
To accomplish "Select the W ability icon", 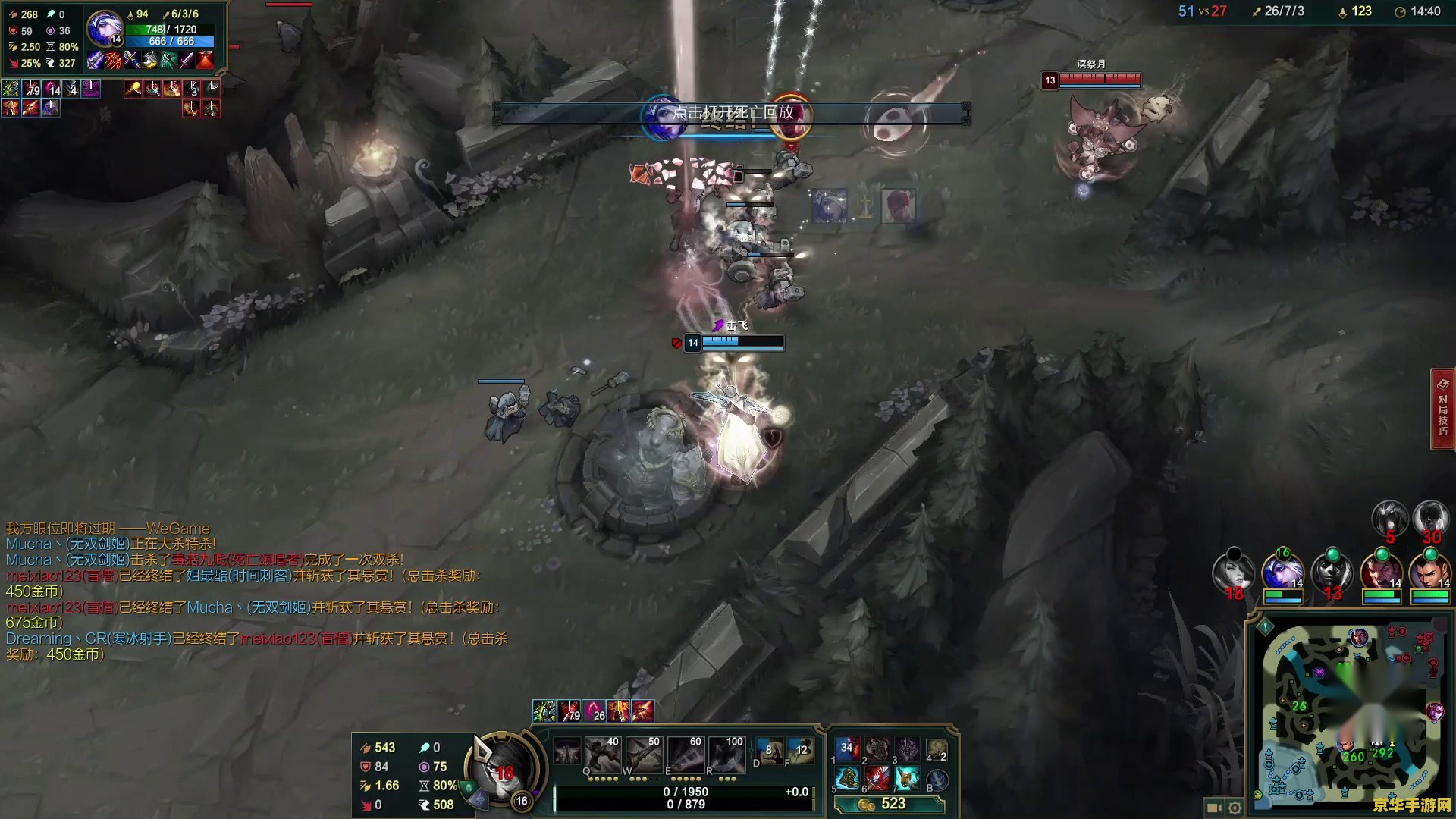I will coord(643,755).
